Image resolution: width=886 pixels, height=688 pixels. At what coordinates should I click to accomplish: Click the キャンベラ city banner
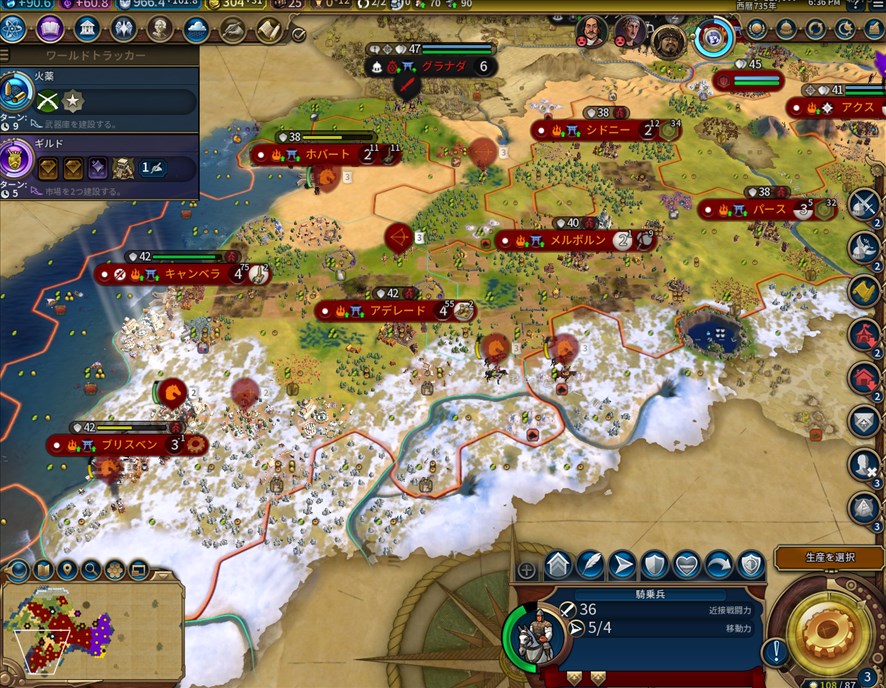(x=182, y=274)
